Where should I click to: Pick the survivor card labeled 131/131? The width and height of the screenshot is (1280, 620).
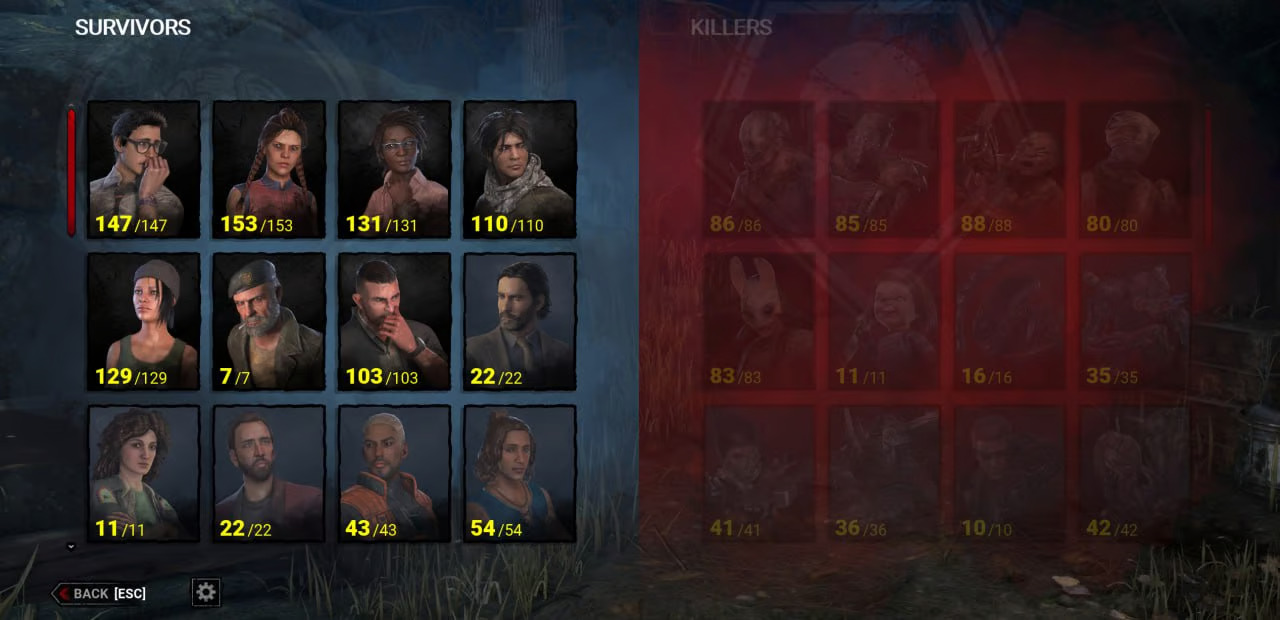point(394,169)
